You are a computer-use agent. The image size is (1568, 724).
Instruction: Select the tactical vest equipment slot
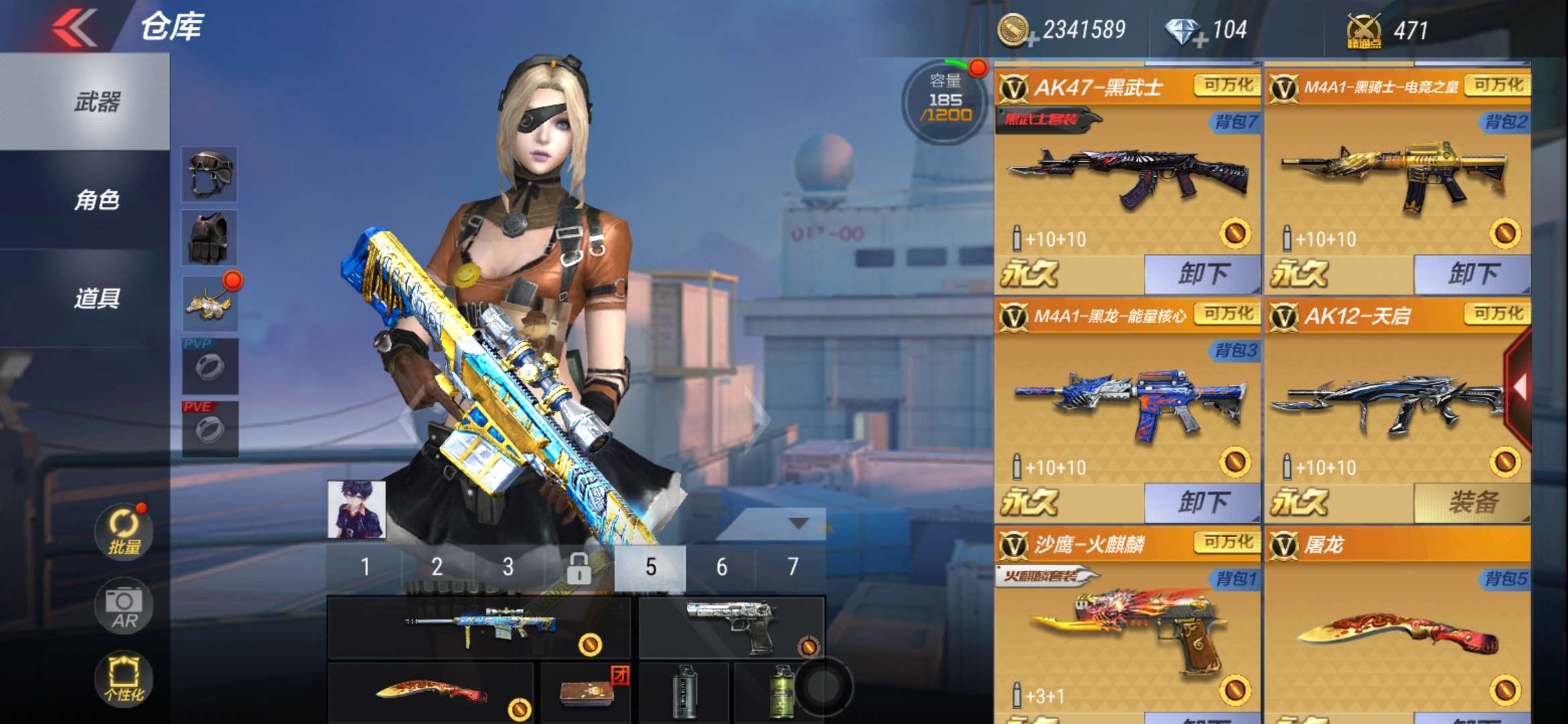click(x=210, y=238)
